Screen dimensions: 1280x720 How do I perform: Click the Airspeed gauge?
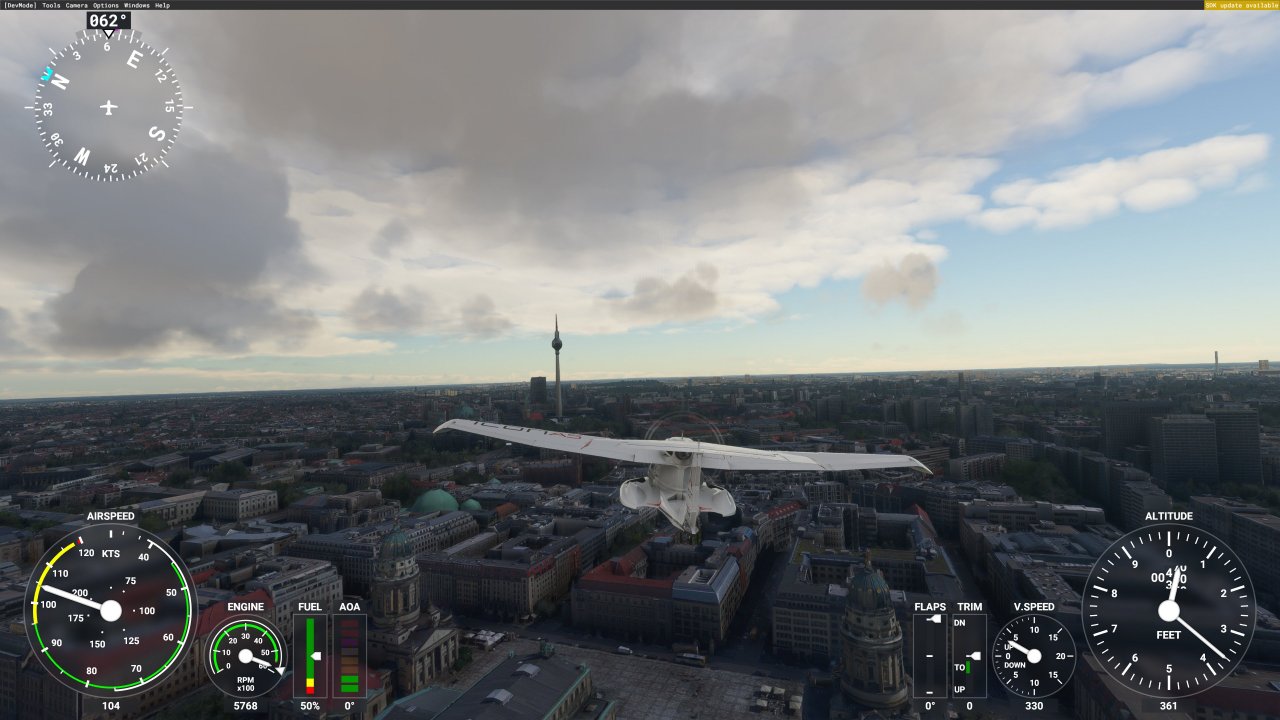110,612
